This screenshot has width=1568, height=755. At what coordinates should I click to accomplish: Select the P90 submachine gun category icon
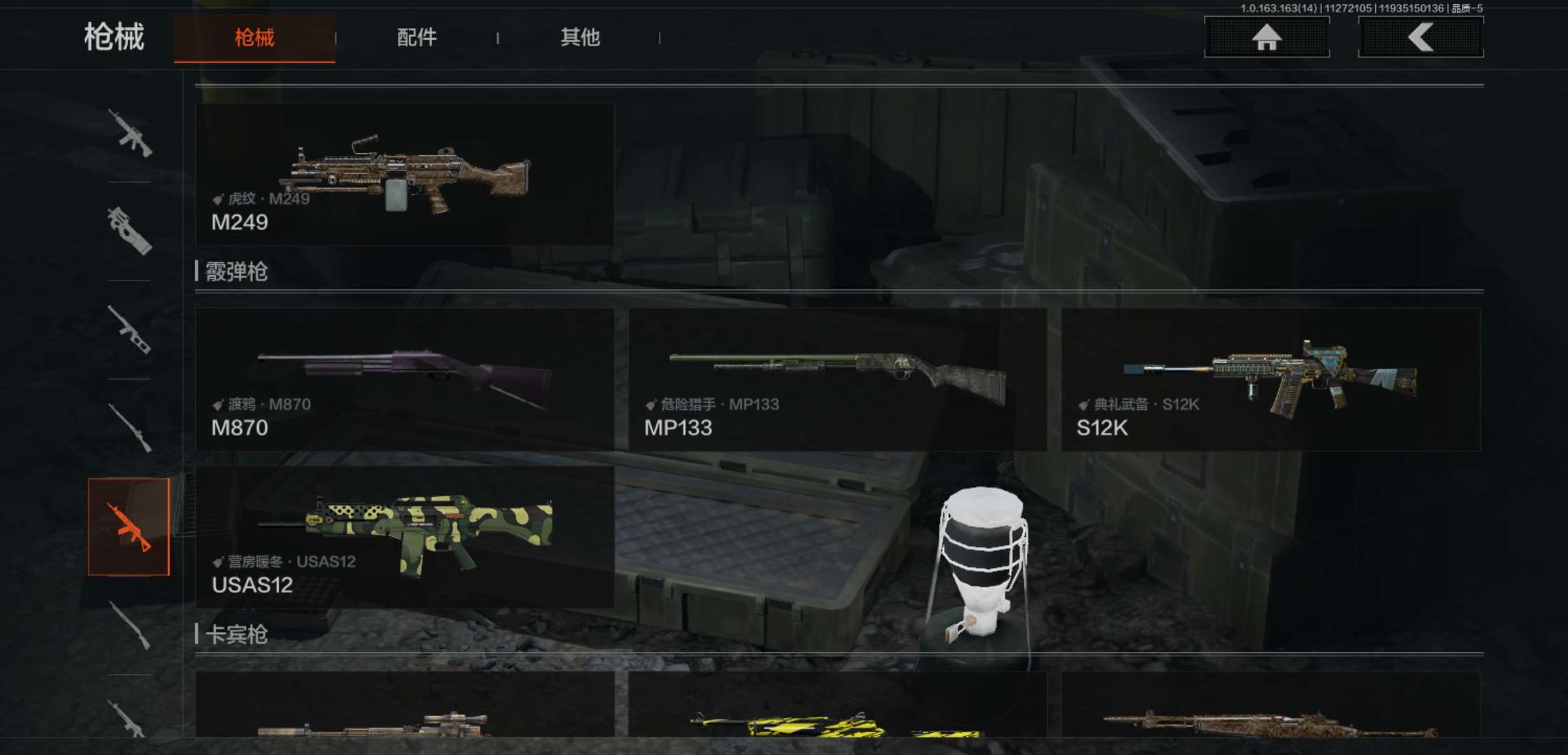click(x=129, y=231)
